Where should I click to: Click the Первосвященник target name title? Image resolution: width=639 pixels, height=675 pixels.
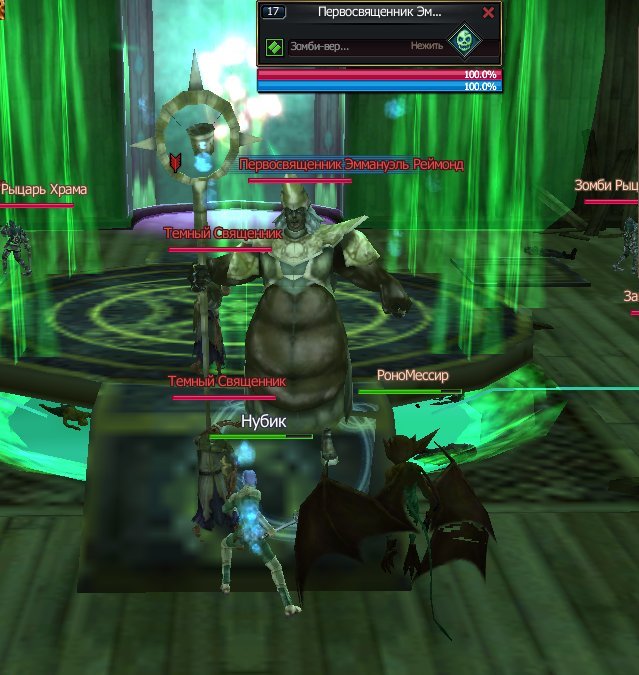coord(379,13)
